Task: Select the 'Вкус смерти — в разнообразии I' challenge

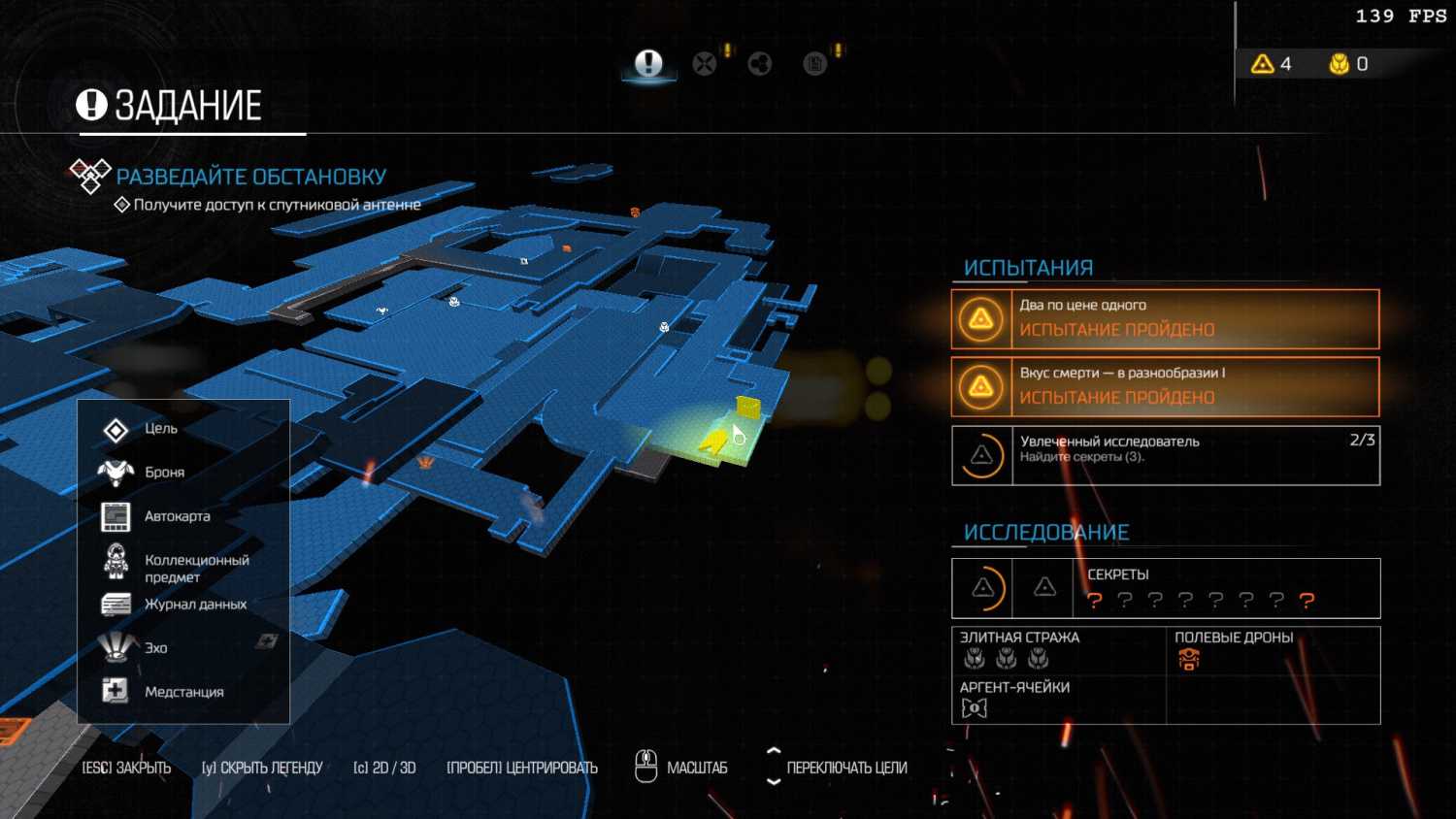Action: pos(1165,386)
